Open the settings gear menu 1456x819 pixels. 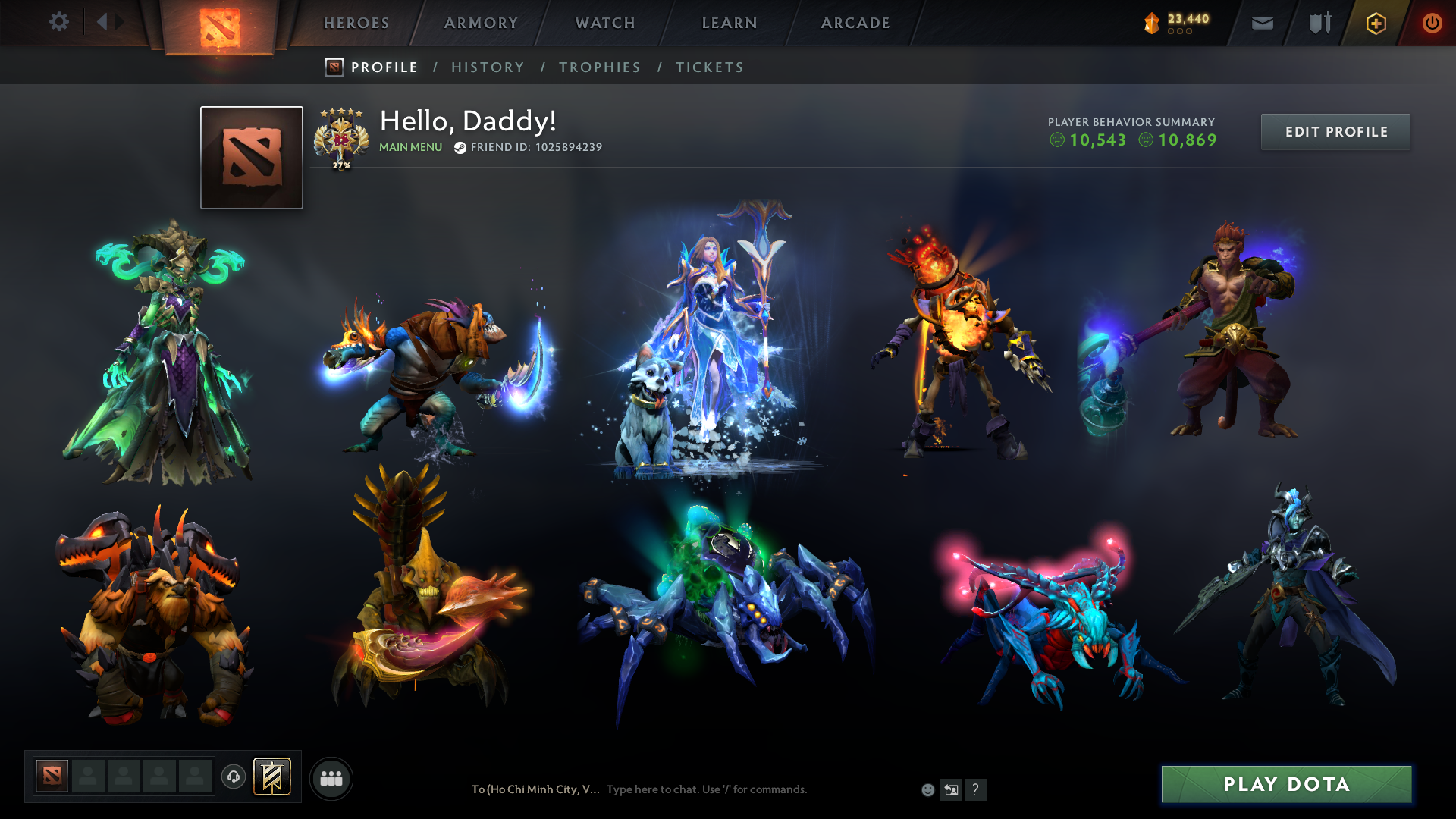pos(59,22)
